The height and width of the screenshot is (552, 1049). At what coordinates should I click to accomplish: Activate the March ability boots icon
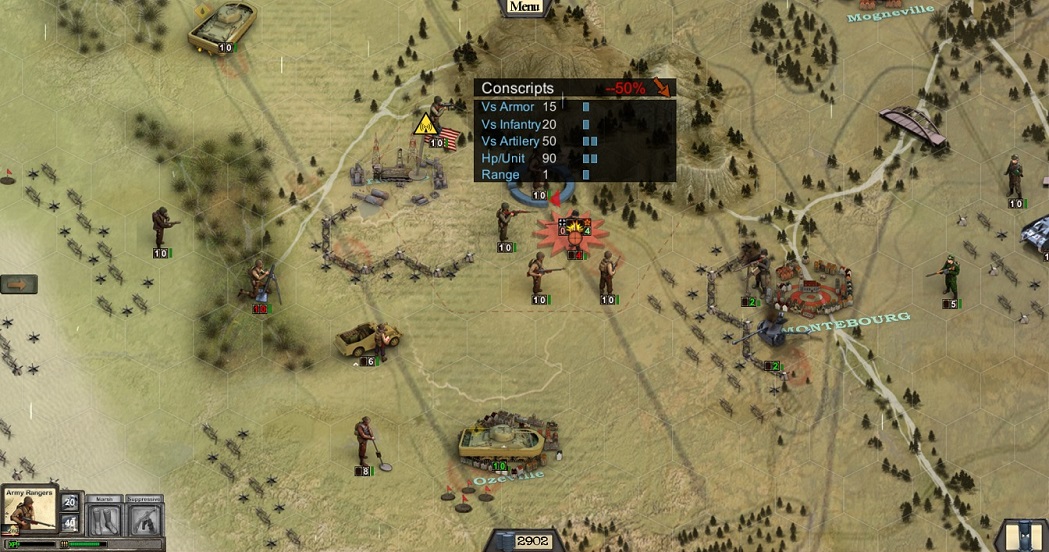point(103,519)
